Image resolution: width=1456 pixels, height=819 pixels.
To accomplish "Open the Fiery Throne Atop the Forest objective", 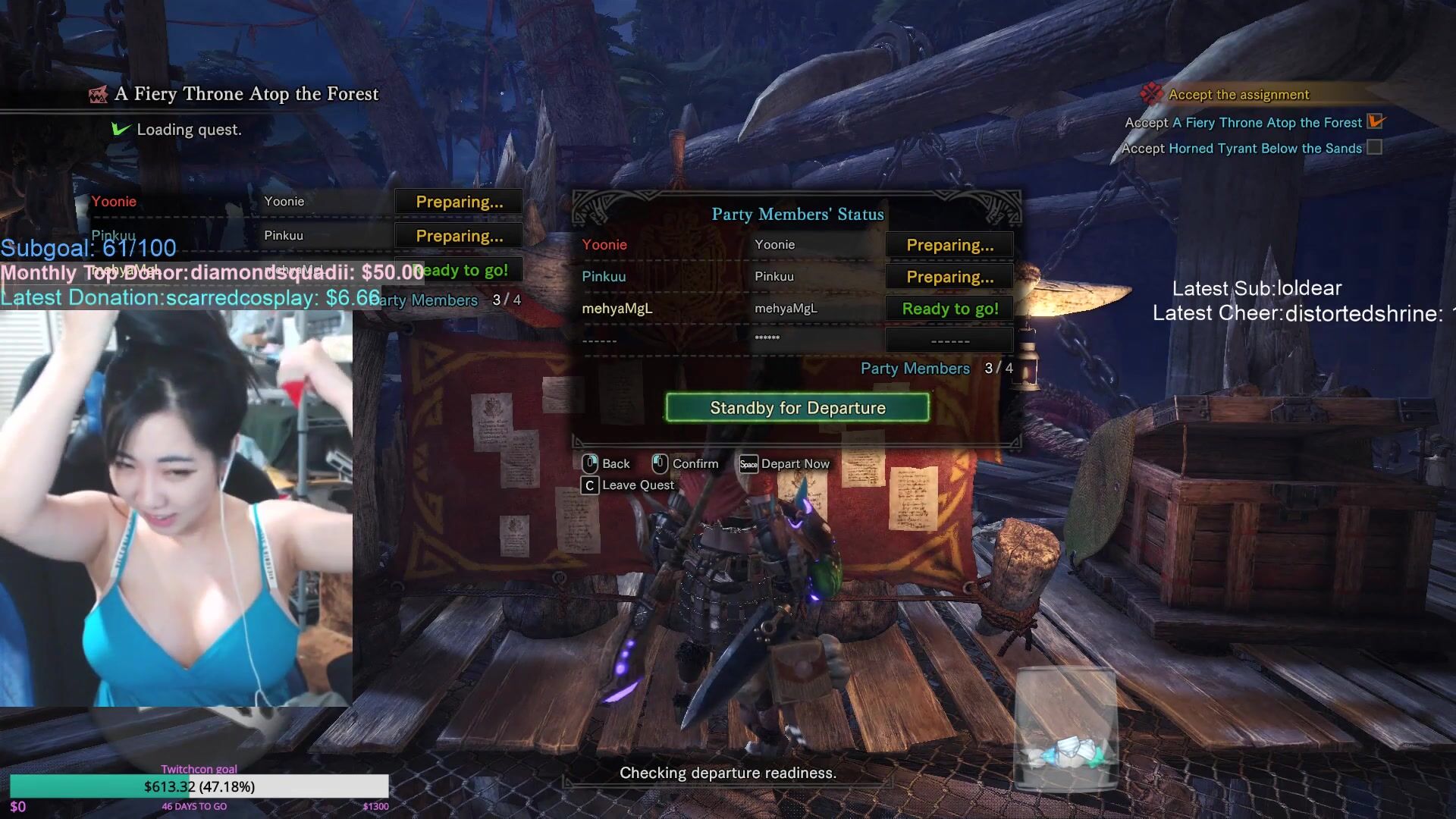I will 1266,123.
